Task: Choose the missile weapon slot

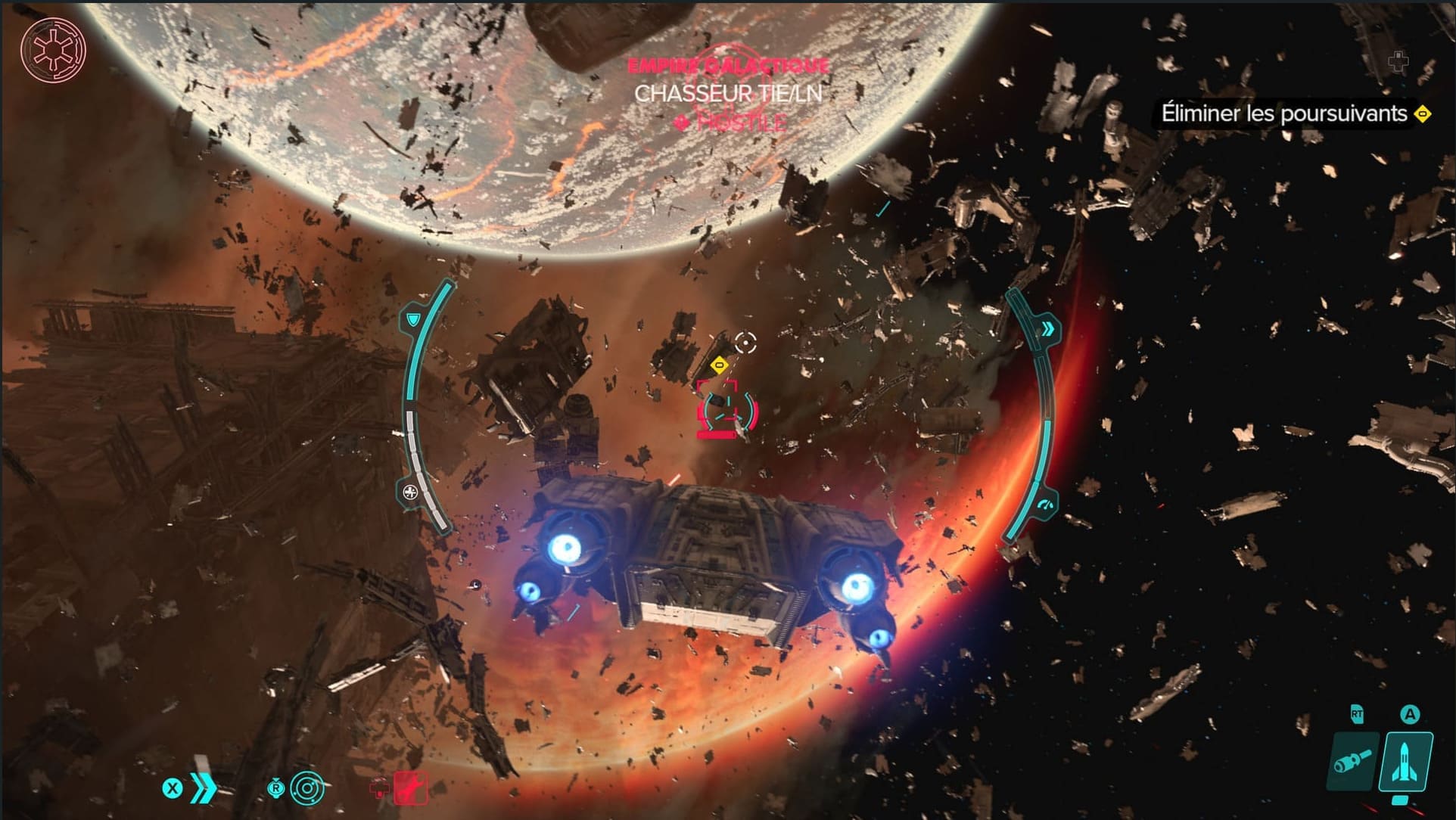Action: pos(1408,762)
